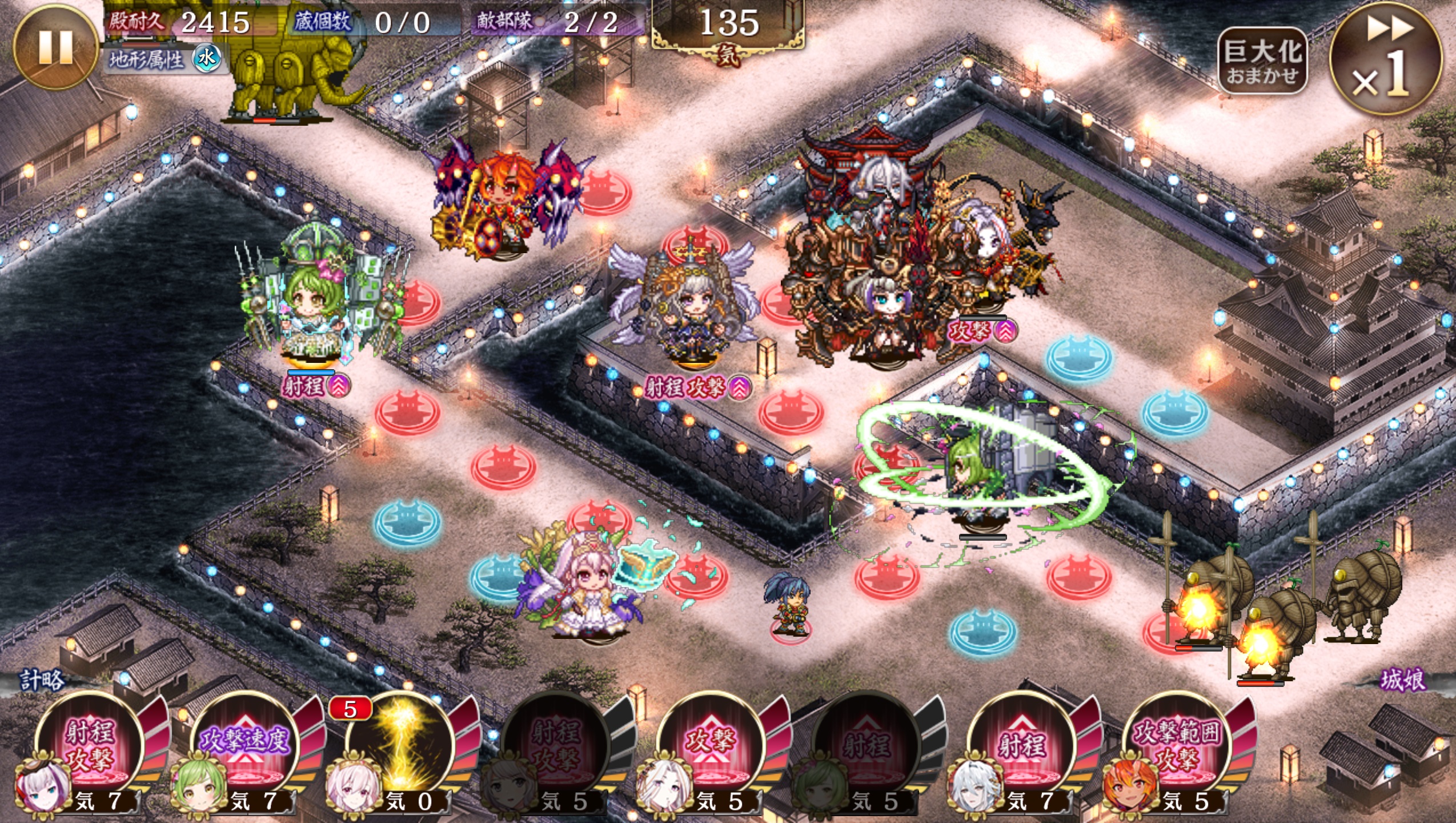Activate the 巨大化おまかせ auto-enlarge button
The height and width of the screenshot is (823, 1456).
click(x=1262, y=61)
